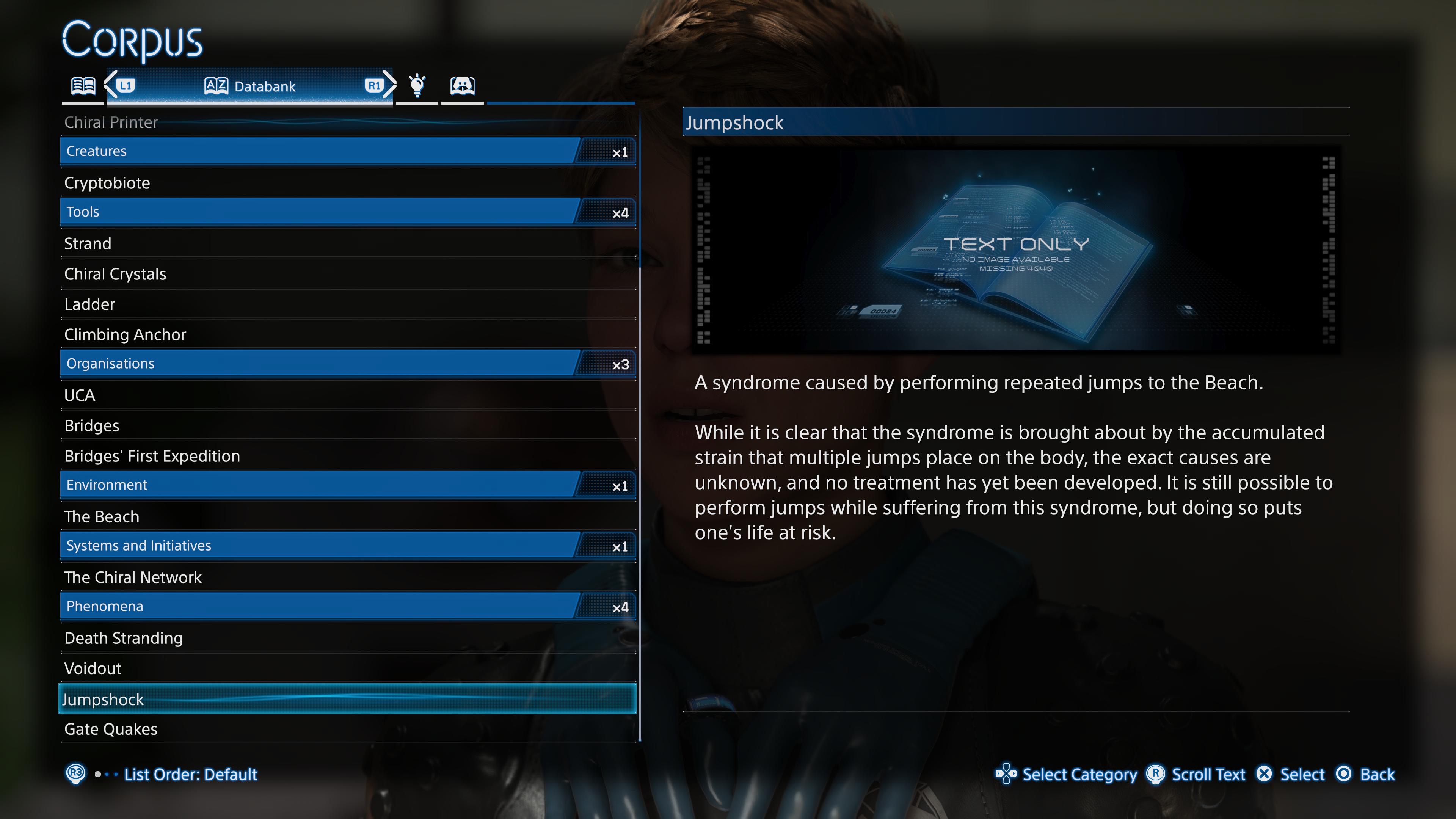Select the Strand entry
Screen dimensions: 1456x819
click(88, 243)
